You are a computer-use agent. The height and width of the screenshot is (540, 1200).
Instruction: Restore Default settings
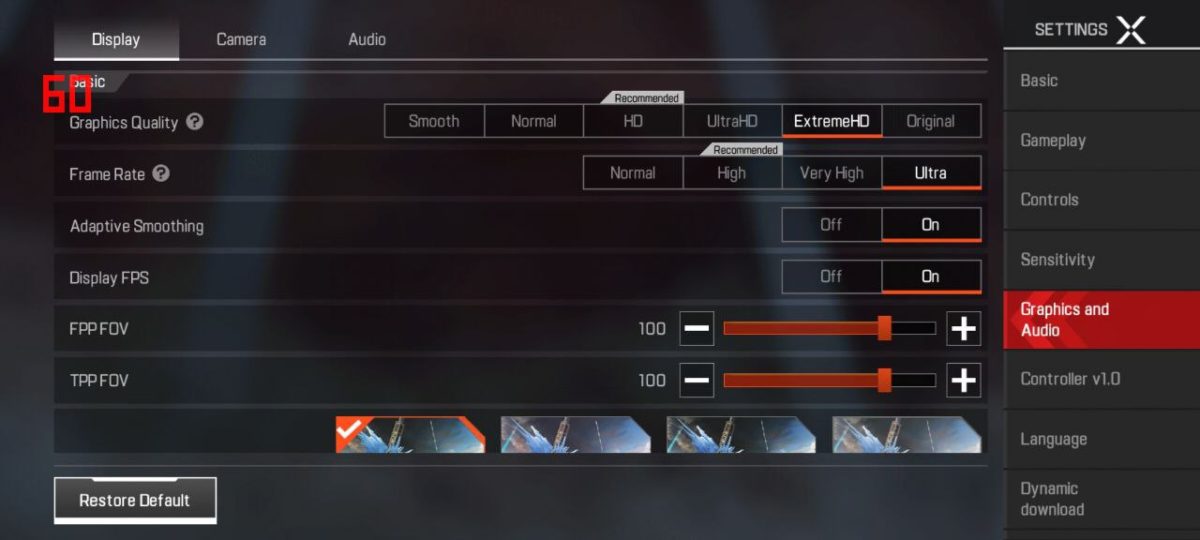(135, 500)
